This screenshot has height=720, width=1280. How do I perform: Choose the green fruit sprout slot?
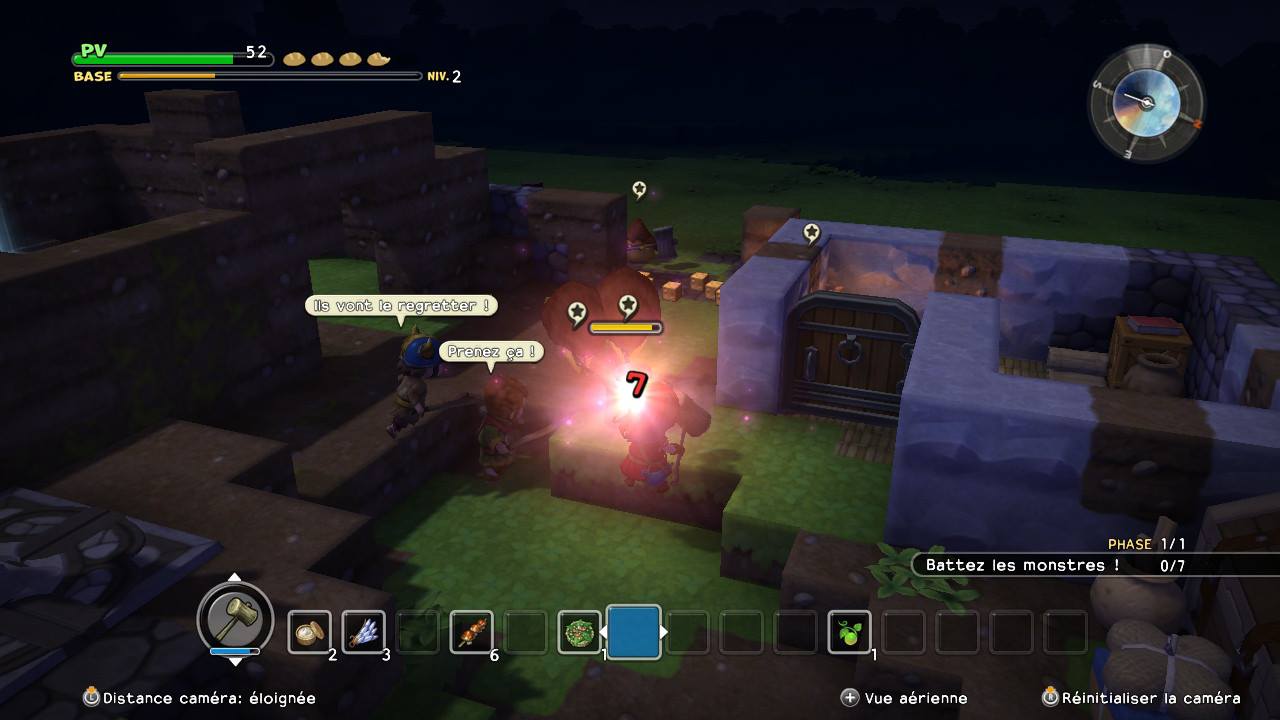pyautogui.click(x=849, y=632)
